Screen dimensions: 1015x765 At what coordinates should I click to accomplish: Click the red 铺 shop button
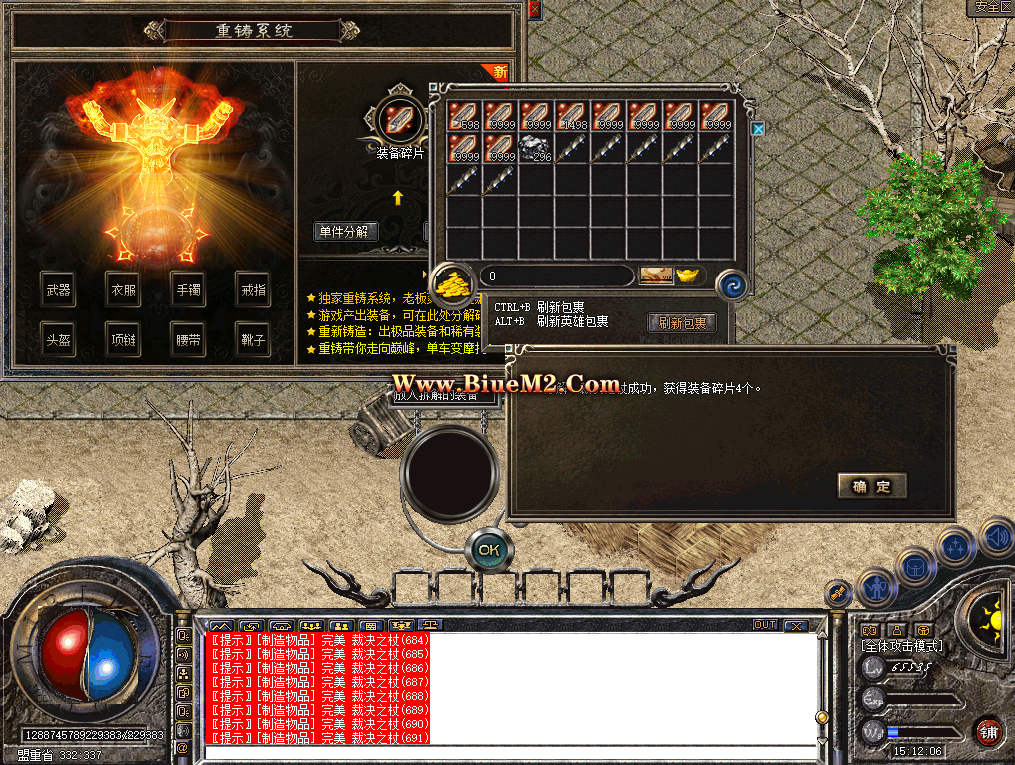click(x=988, y=730)
